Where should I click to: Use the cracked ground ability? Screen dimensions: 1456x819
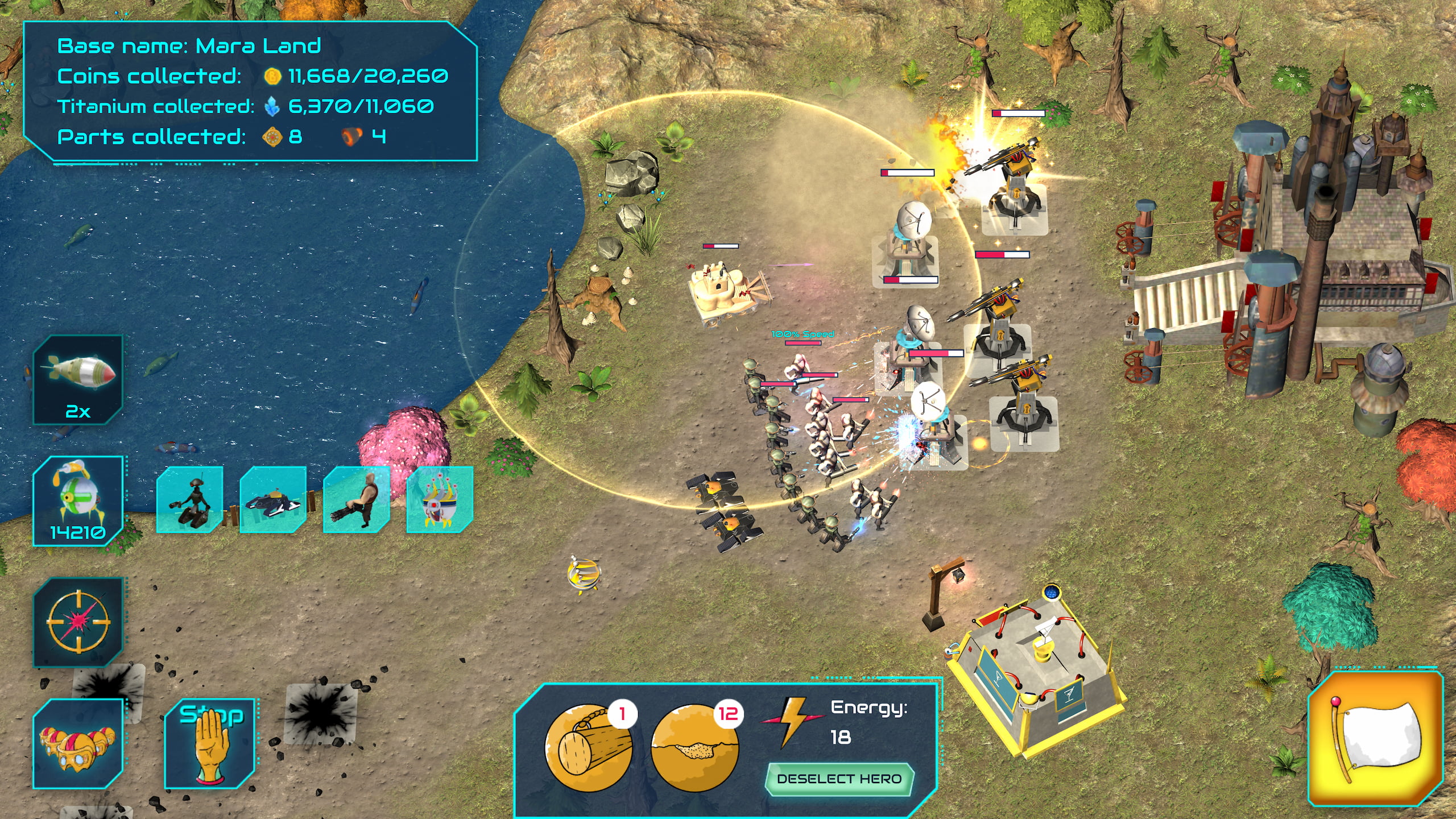point(694,748)
